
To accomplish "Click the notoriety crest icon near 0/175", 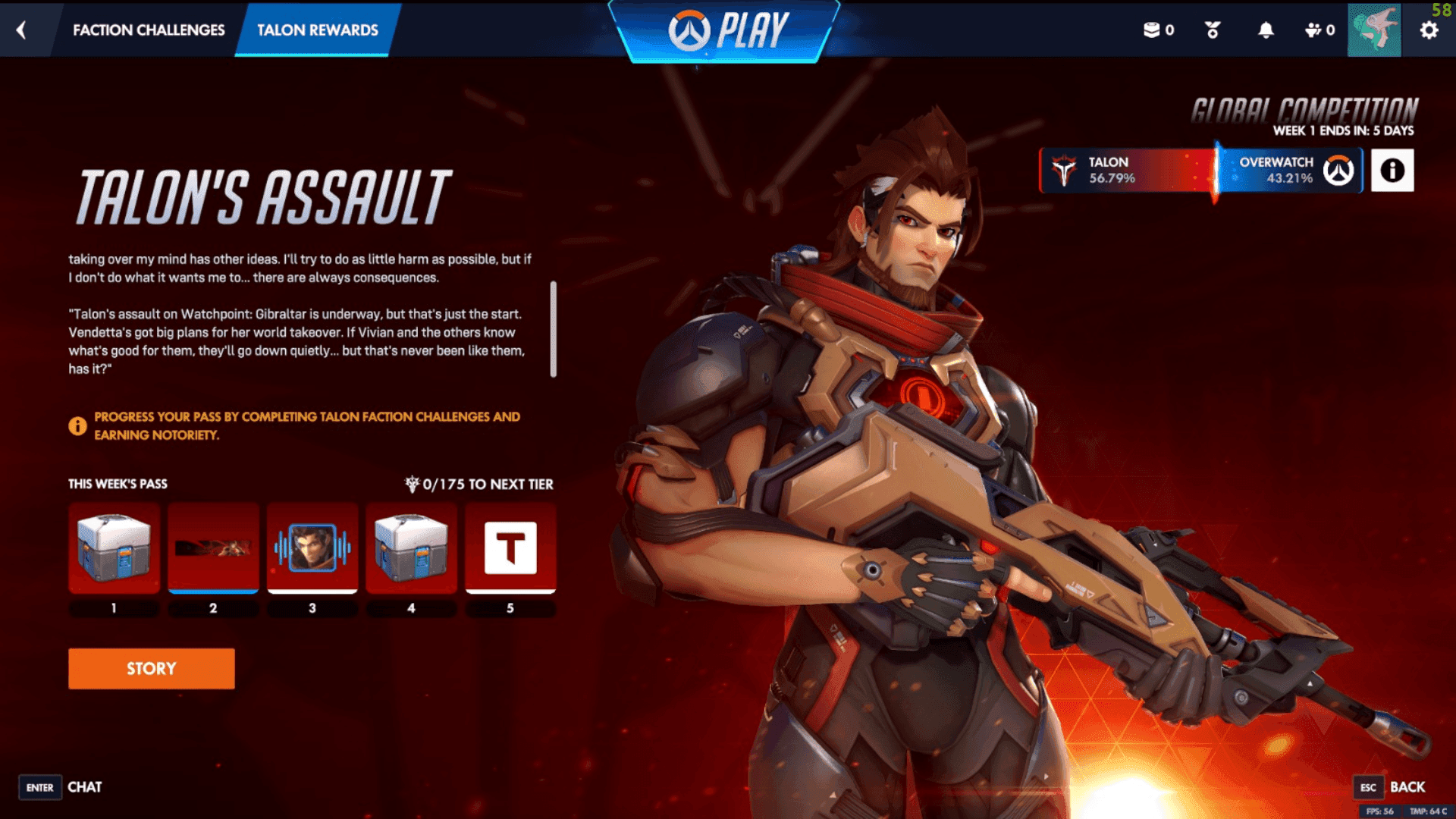I will (x=411, y=484).
